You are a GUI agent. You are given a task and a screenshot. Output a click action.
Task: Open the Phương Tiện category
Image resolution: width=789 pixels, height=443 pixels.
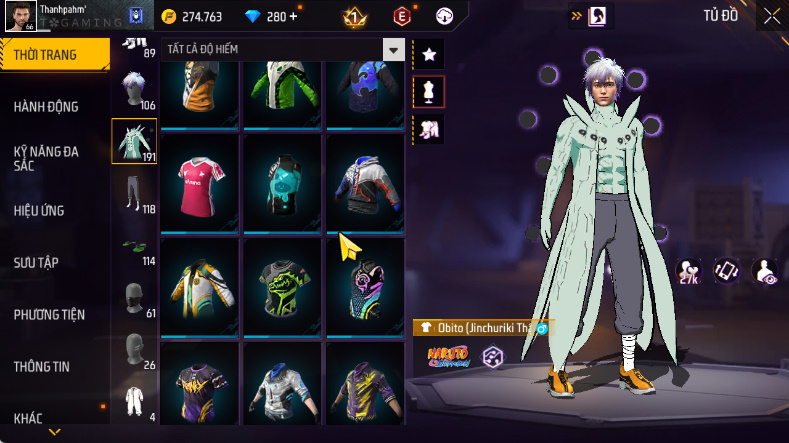coord(49,314)
